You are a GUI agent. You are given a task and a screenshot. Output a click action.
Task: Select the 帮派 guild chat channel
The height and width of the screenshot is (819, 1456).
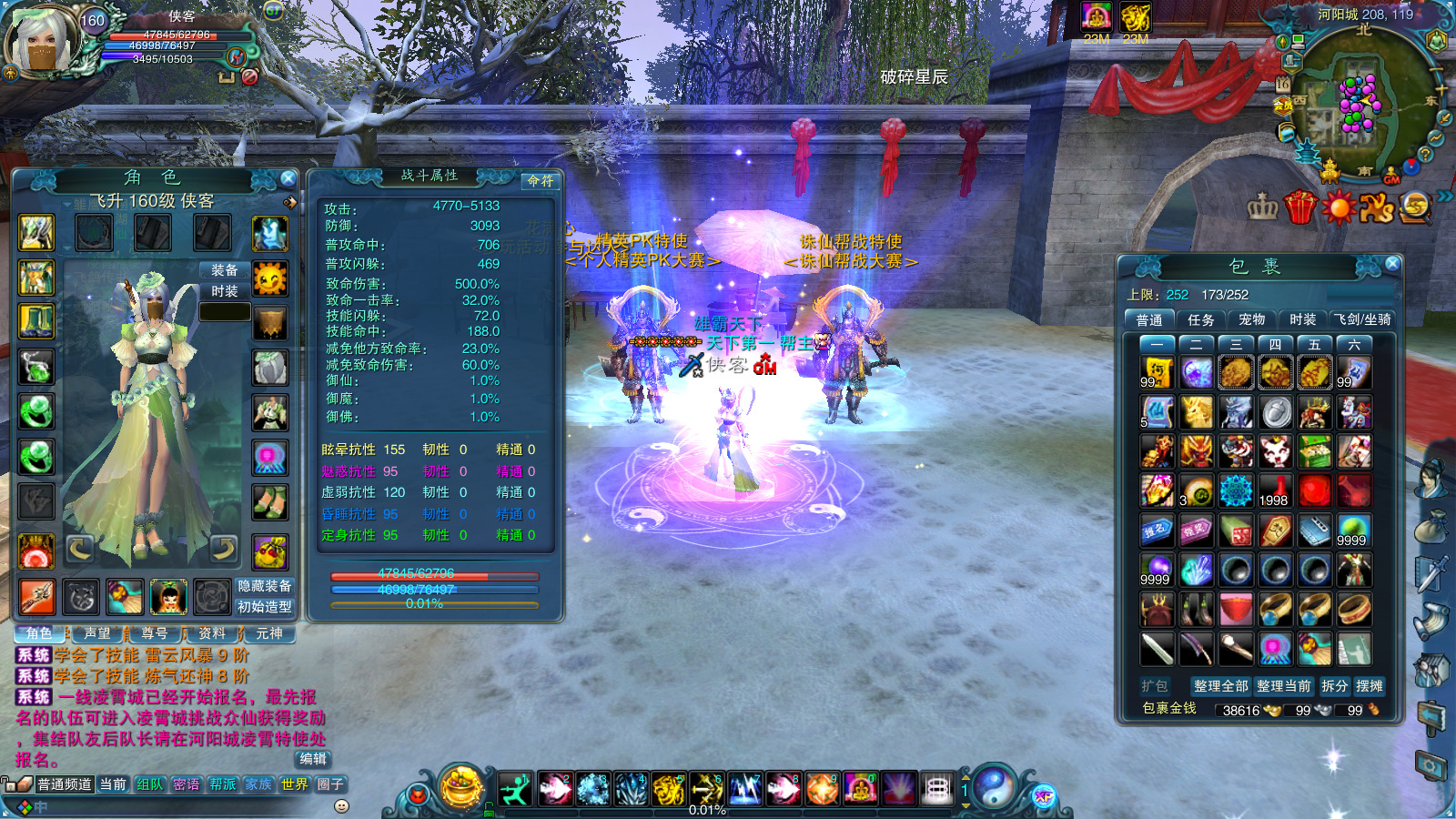(x=223, y=784)
